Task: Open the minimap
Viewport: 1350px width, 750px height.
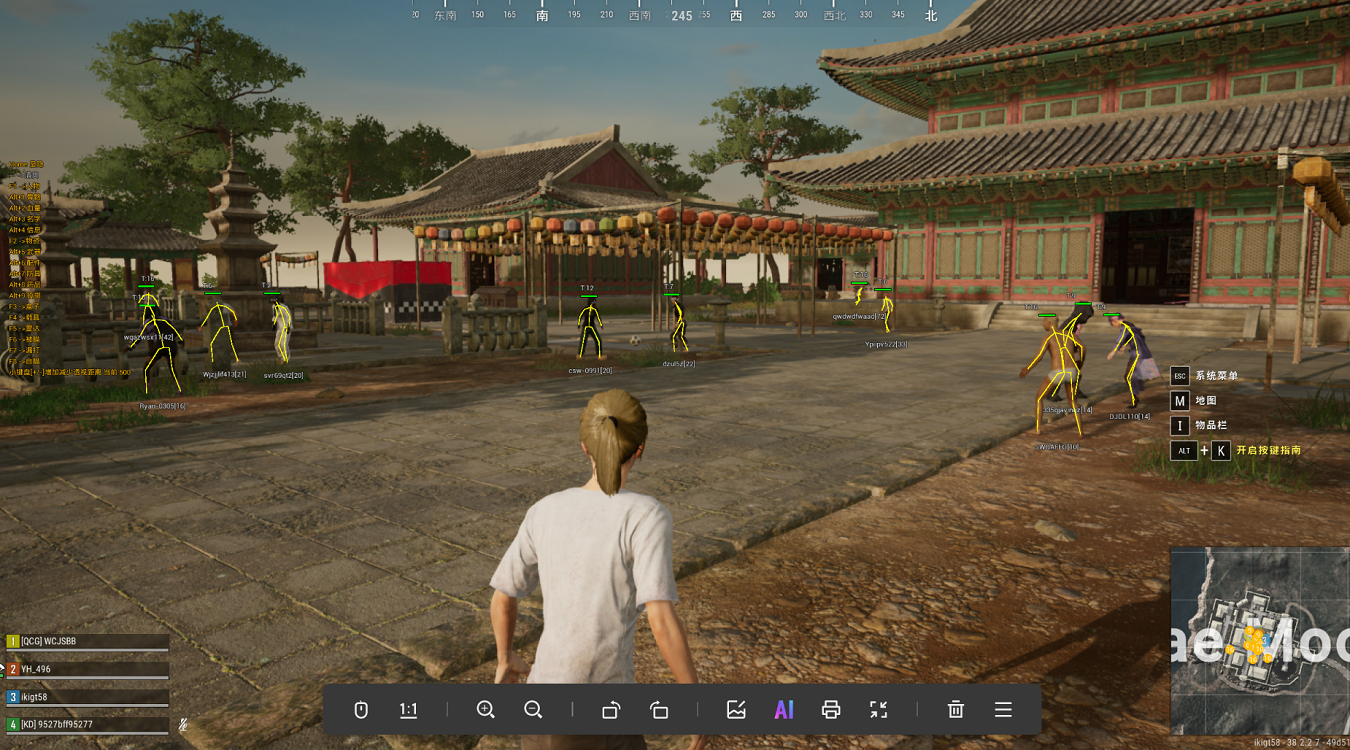Action: [1259, 641]
